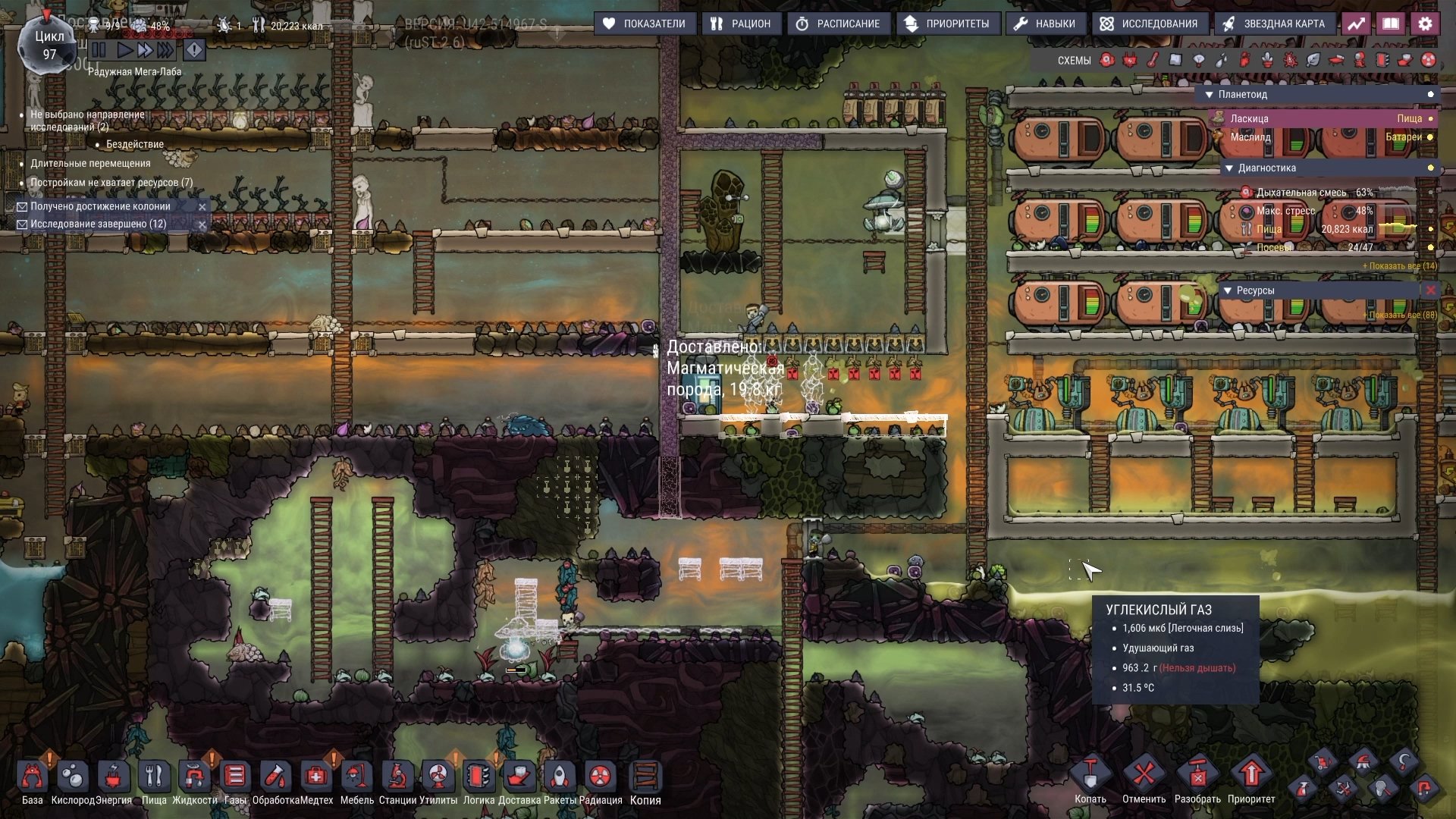This screenshot has width=1456, height=819.
Task: Pause the game with the pause control
Action: tap(99, 50)
